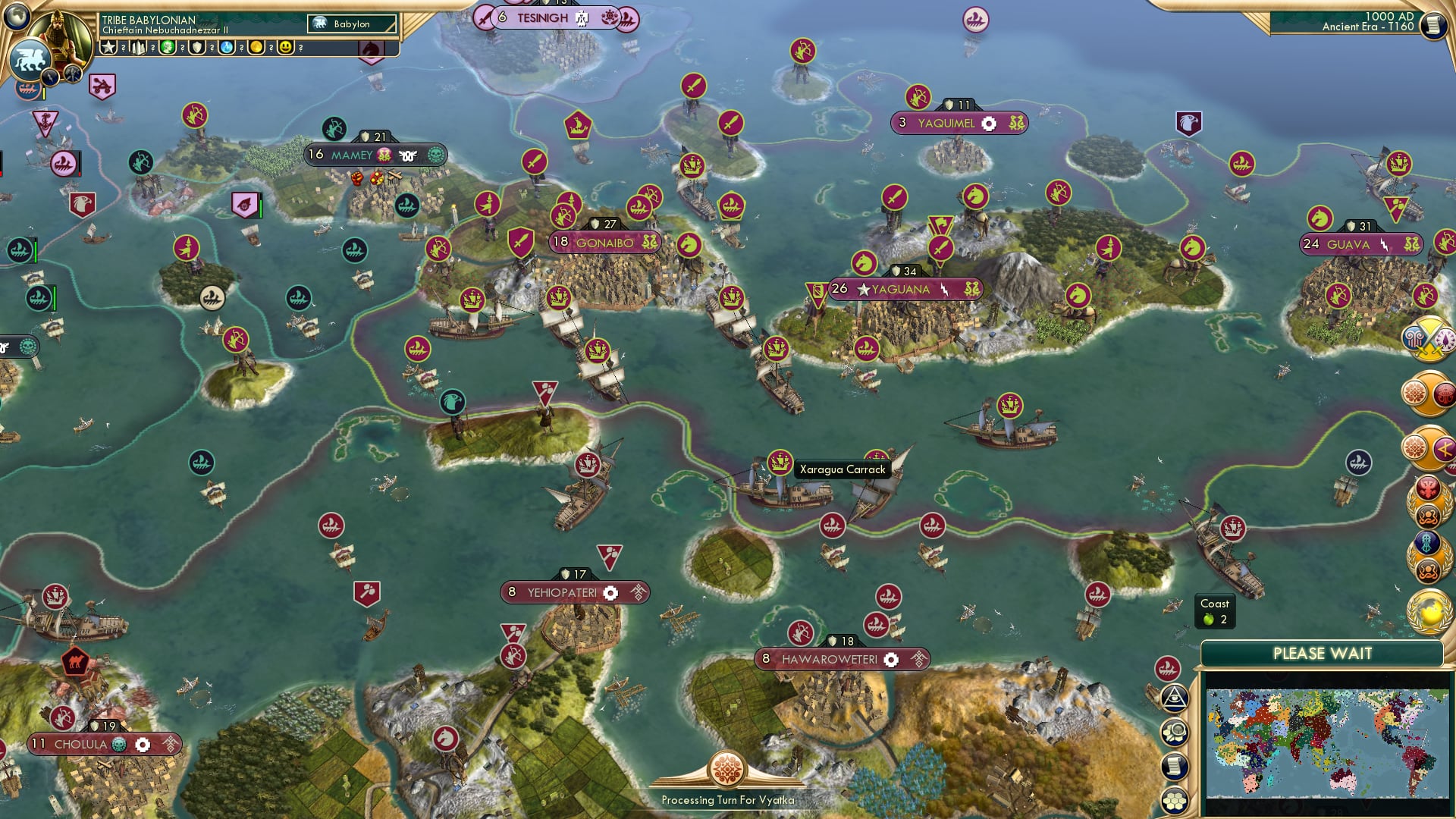
Task: Expand the Babylon city-state banner dropdown
Action: click(350, 24)
